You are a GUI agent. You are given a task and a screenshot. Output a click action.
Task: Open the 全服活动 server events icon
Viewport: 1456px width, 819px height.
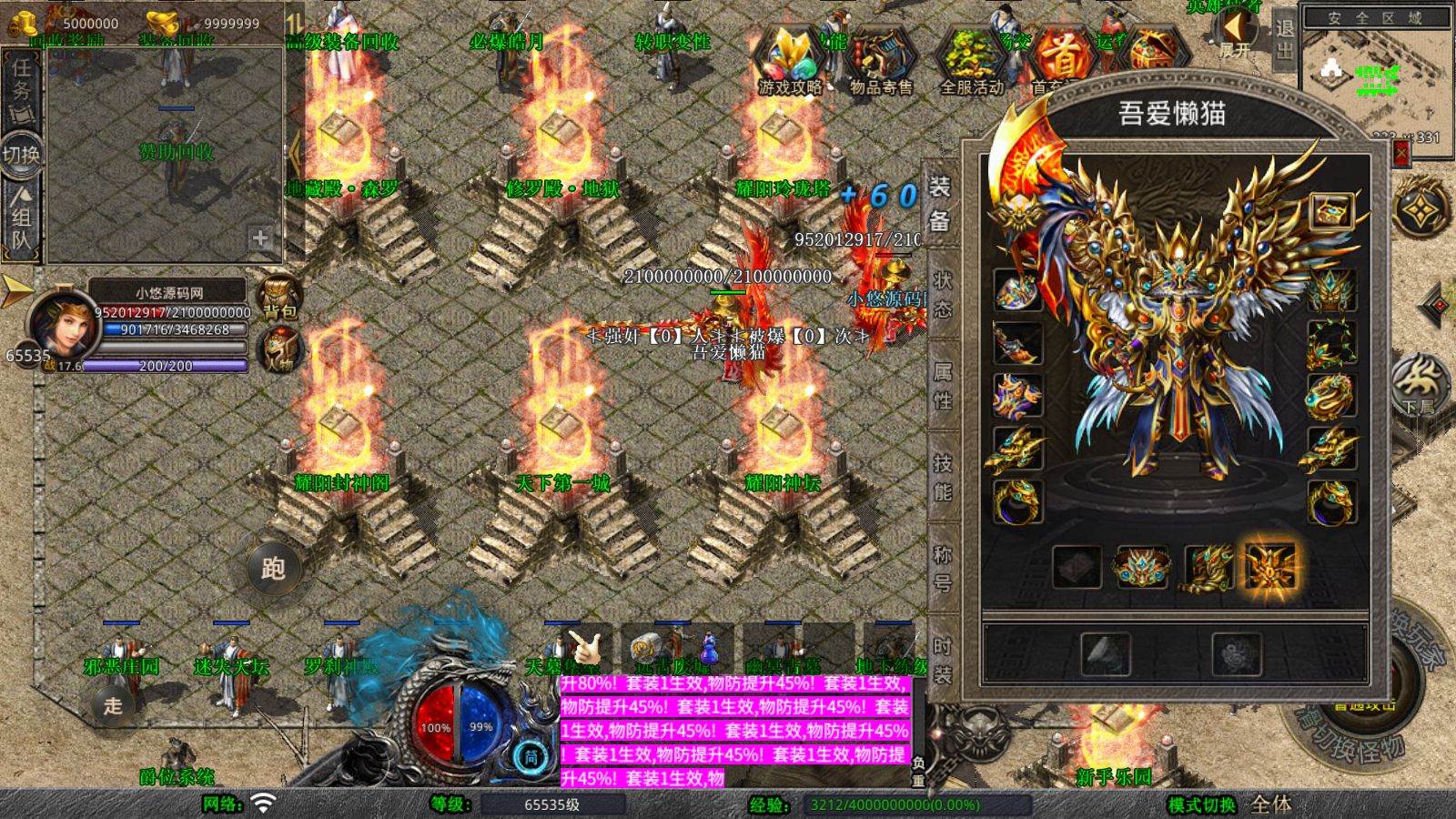coord(971,60)
